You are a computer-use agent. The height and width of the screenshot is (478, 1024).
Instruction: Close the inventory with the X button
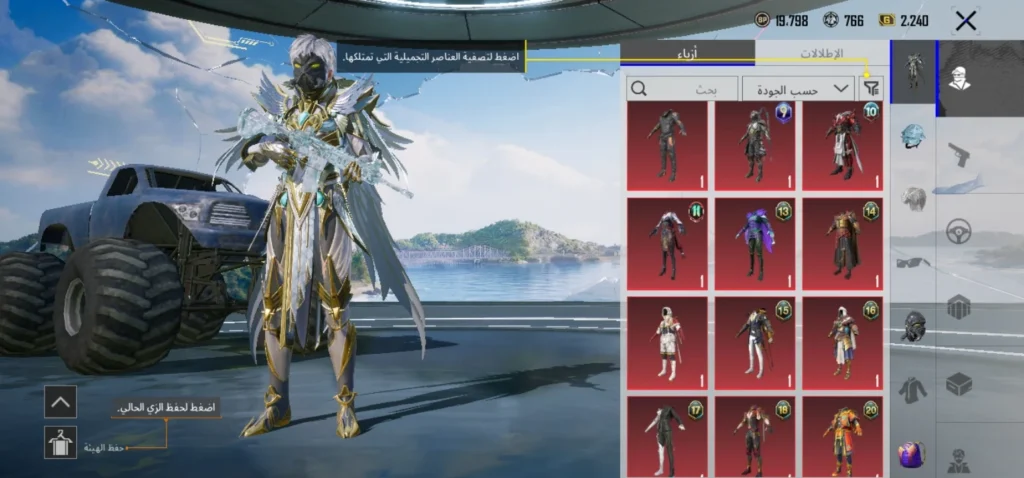pyautogui.click(x=965, y=20)
